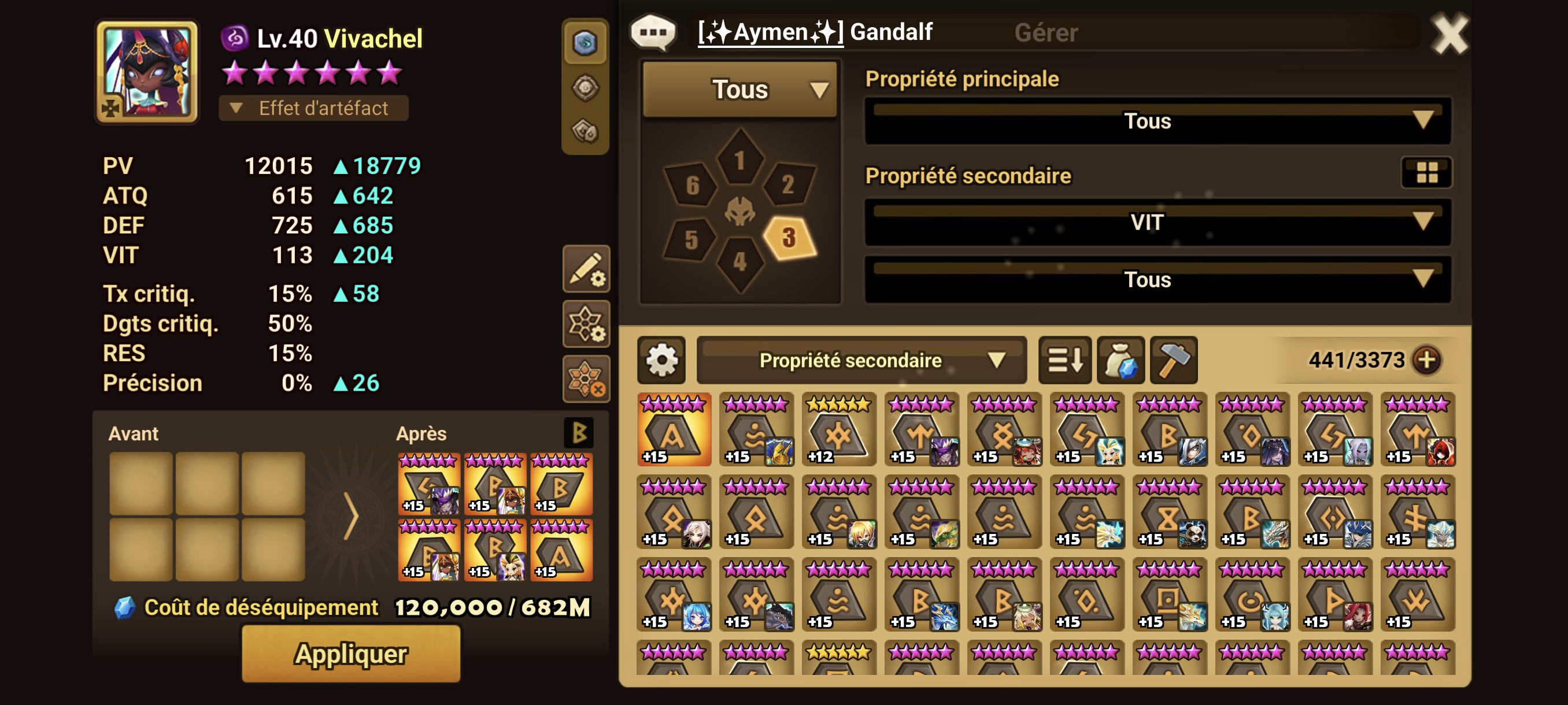Open rune list settings gear
This screenshot has height=705, width=1568.
pyautogui.click(x=661, y=360)
